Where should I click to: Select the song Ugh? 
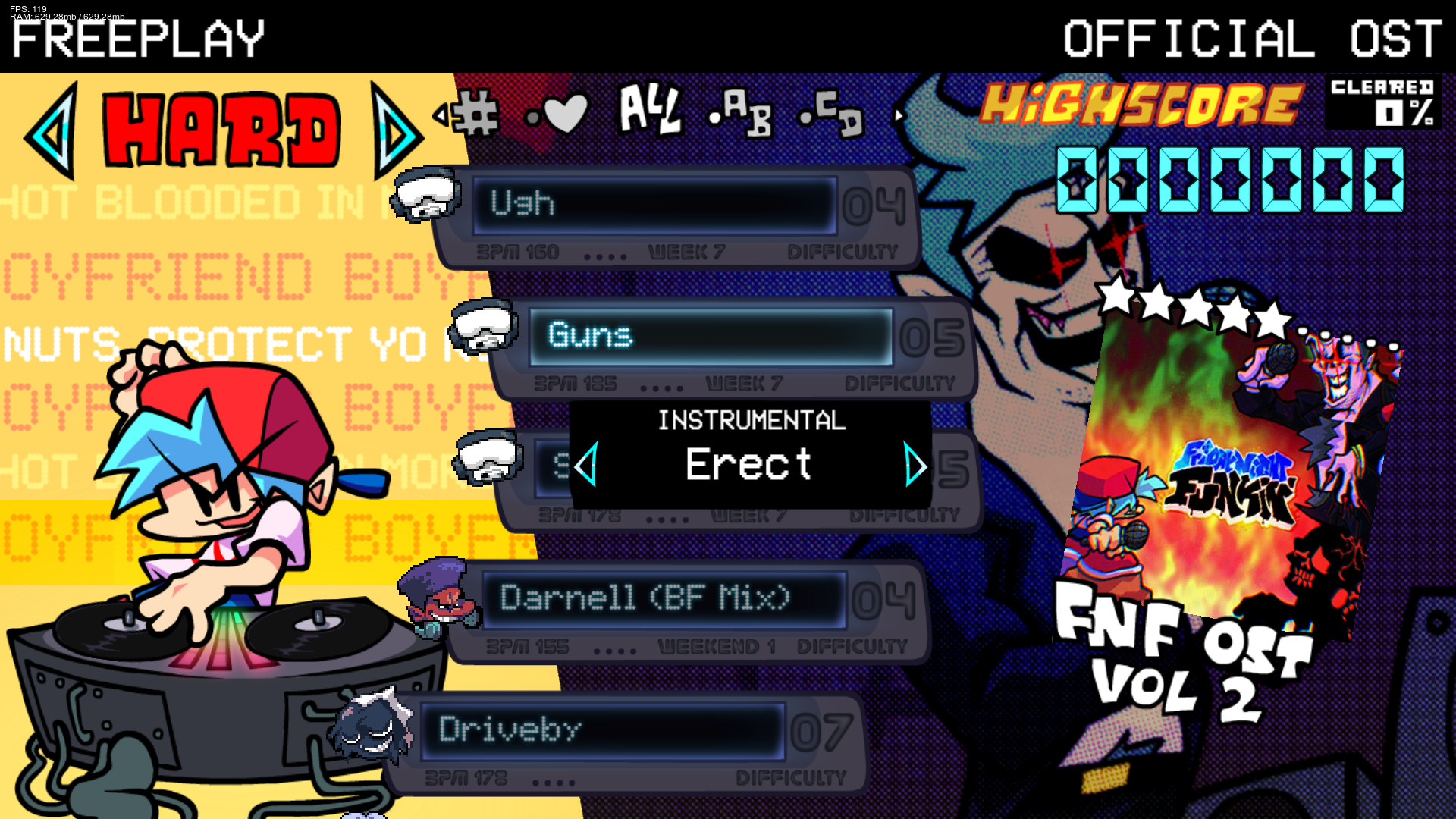pos(654,205)
